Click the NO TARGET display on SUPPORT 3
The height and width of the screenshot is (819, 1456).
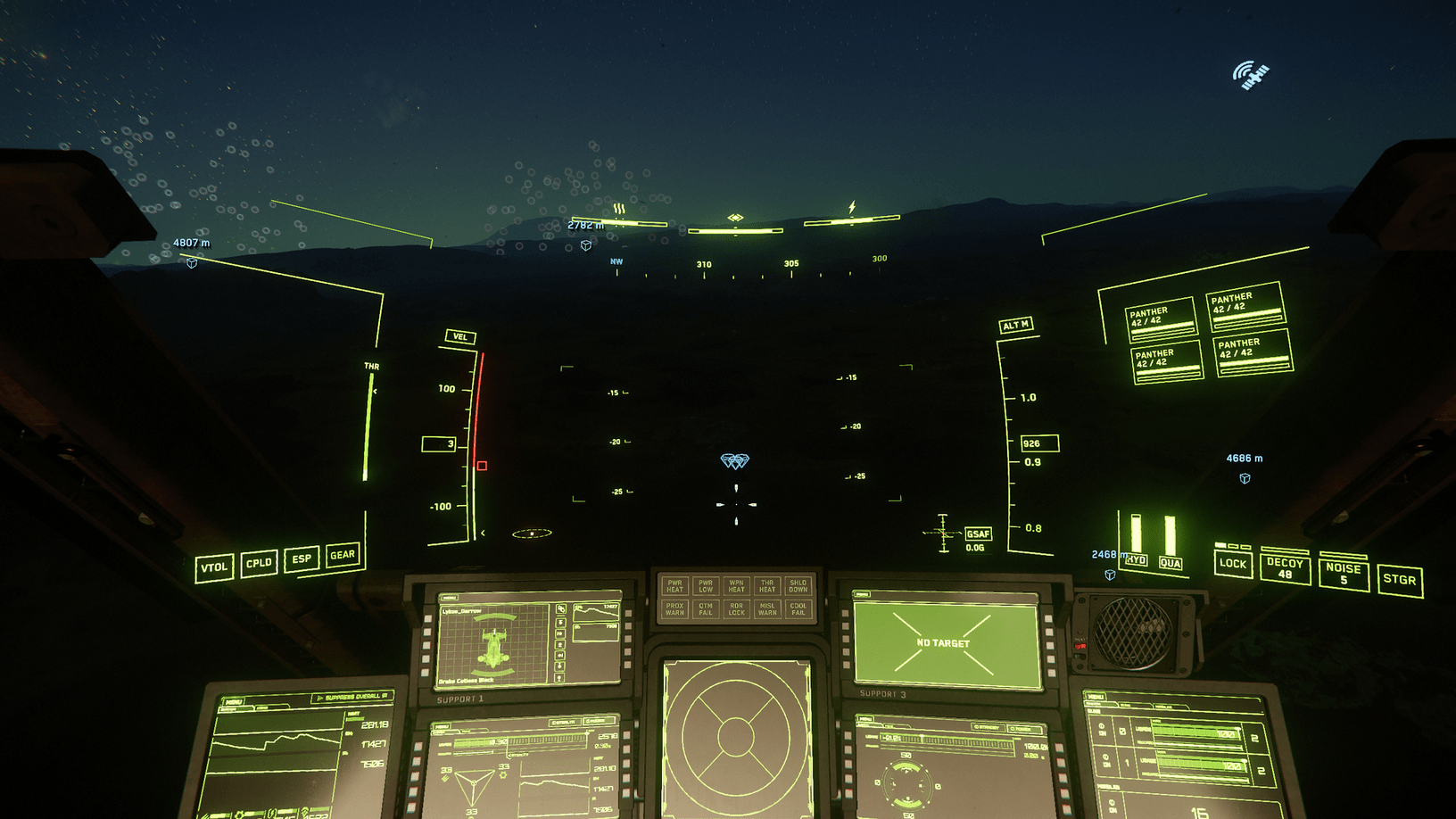(942, 641)
